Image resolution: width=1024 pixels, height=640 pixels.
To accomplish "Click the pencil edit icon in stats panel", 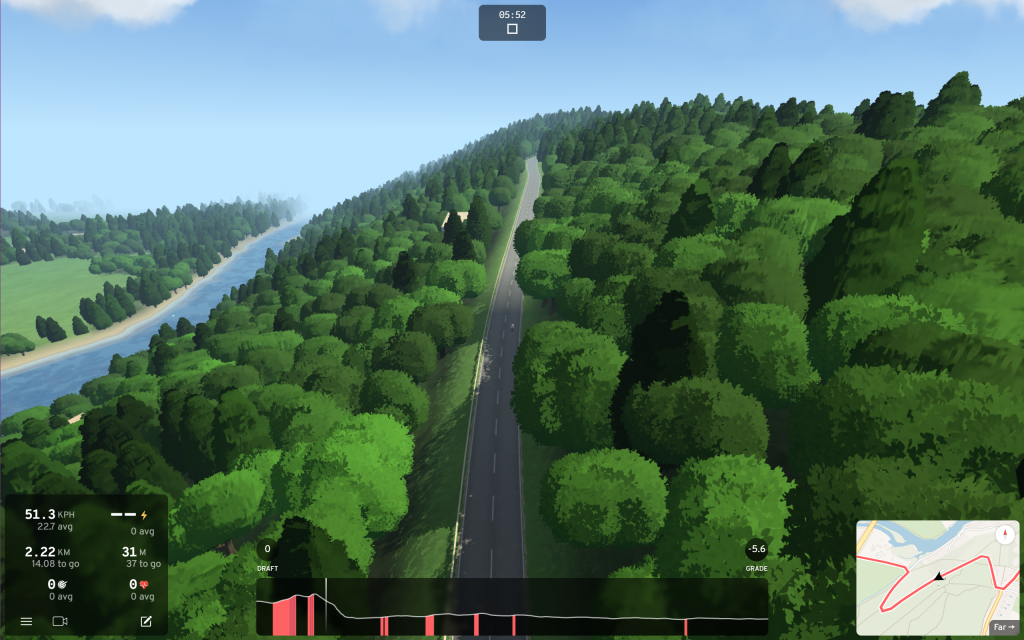I will pyautogui.click(x=146, y=621).
